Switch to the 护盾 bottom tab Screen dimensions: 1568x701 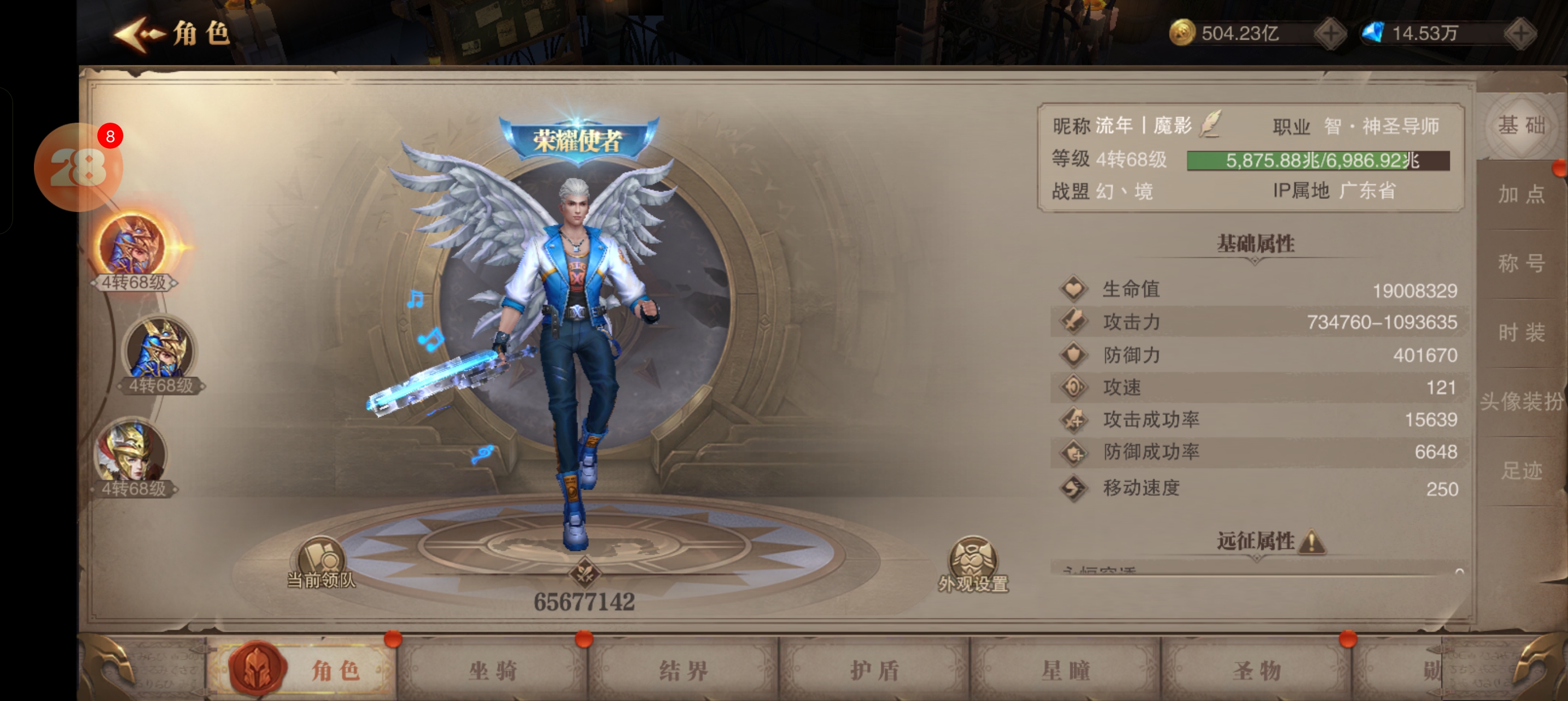pos(875,670)
